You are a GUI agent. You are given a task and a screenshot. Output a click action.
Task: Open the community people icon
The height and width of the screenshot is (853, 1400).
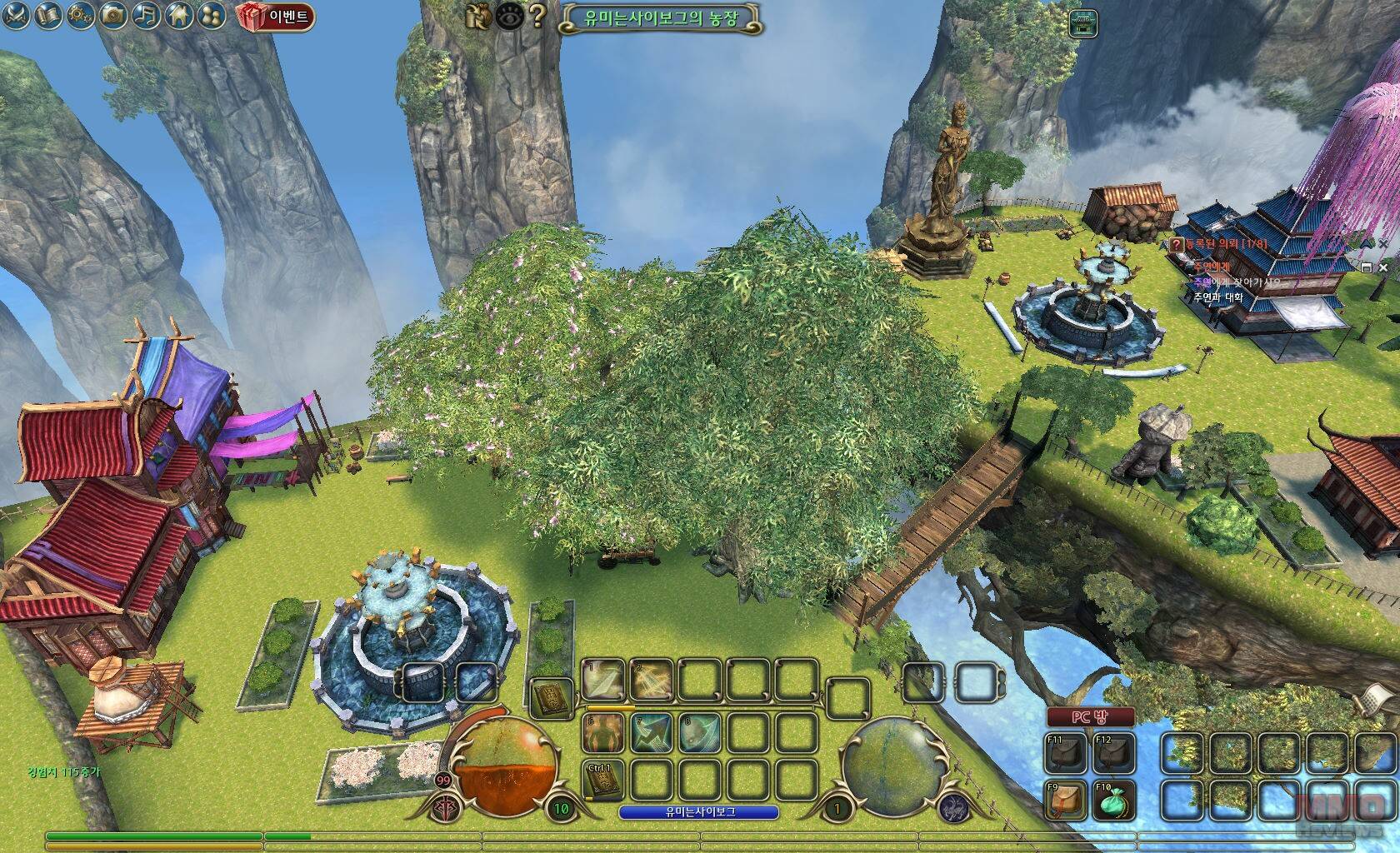pos(210,14)
